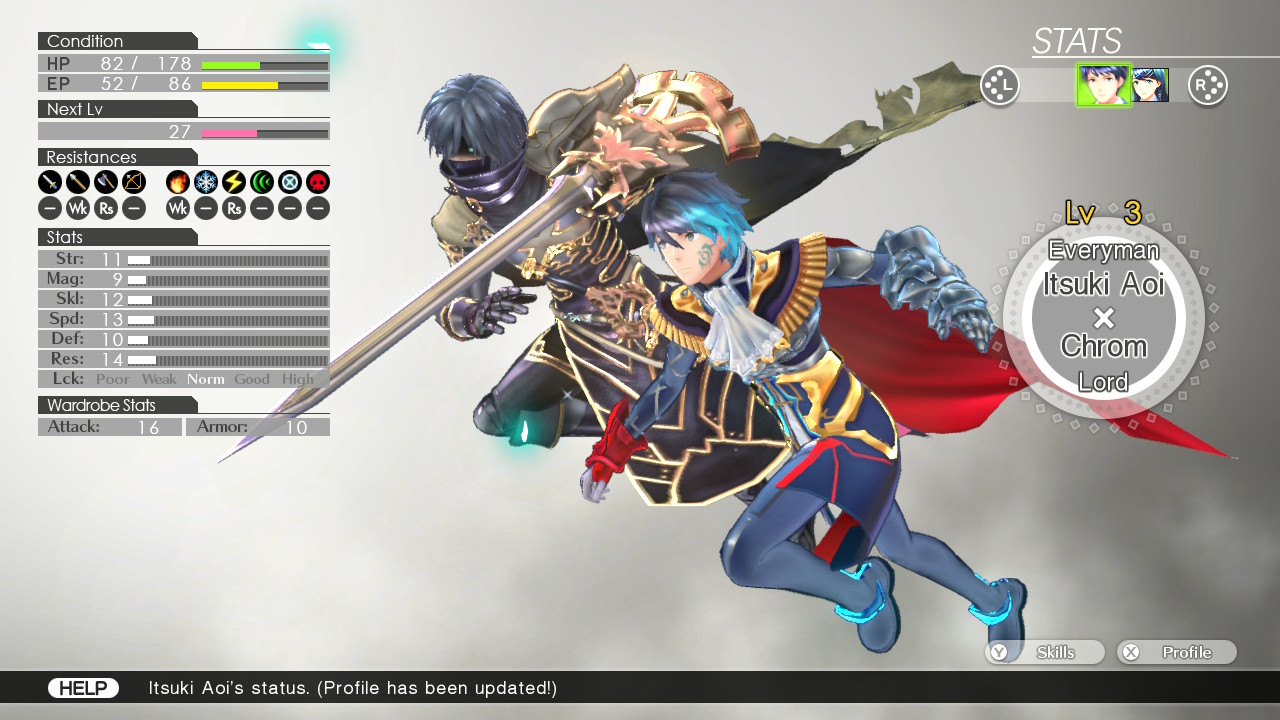Open the character Profile

[1176, 652]
